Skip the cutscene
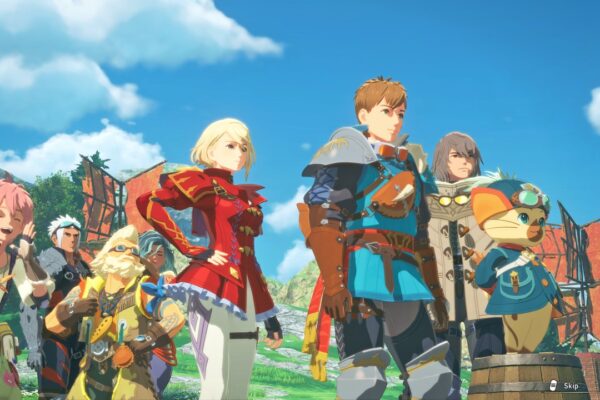The height and width of the screenshot is (400, 600). [x=565, y=385]
